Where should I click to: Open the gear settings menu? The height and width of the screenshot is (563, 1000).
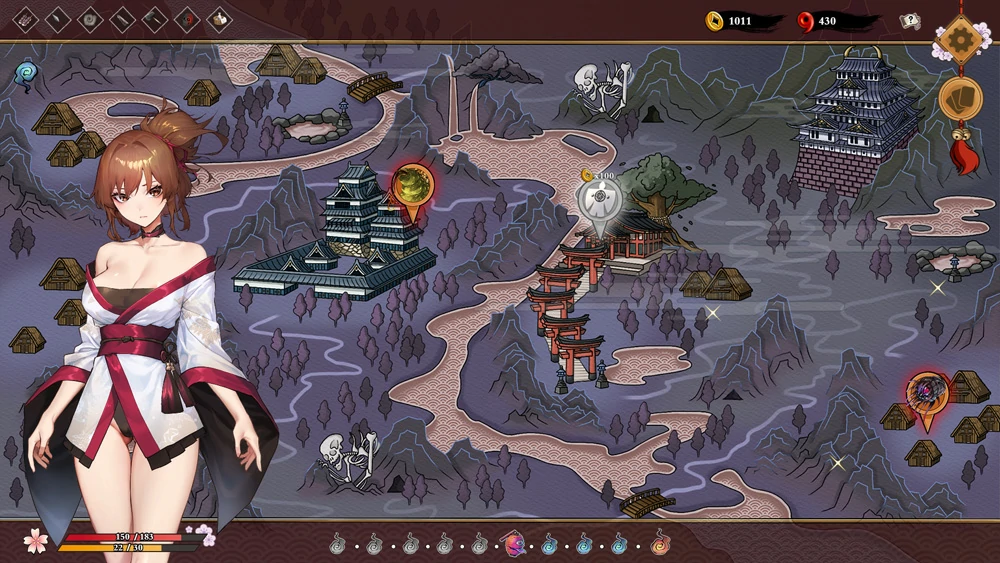tap(961, 39)
